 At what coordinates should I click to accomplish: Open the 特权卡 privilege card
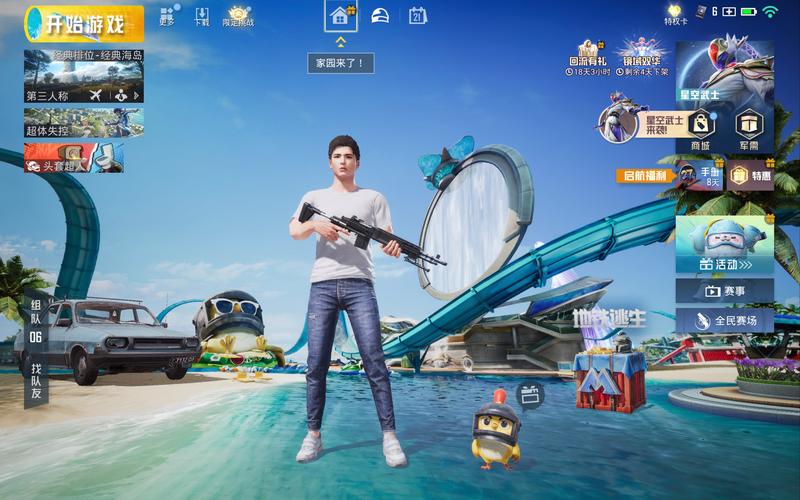point(677,14)
